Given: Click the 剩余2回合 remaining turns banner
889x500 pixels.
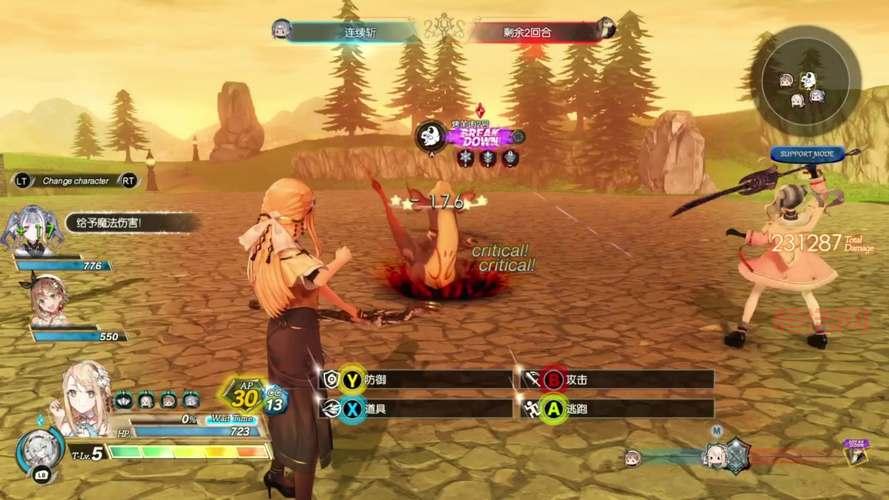Looking at the screenshot, I should [x=540, y=30].
